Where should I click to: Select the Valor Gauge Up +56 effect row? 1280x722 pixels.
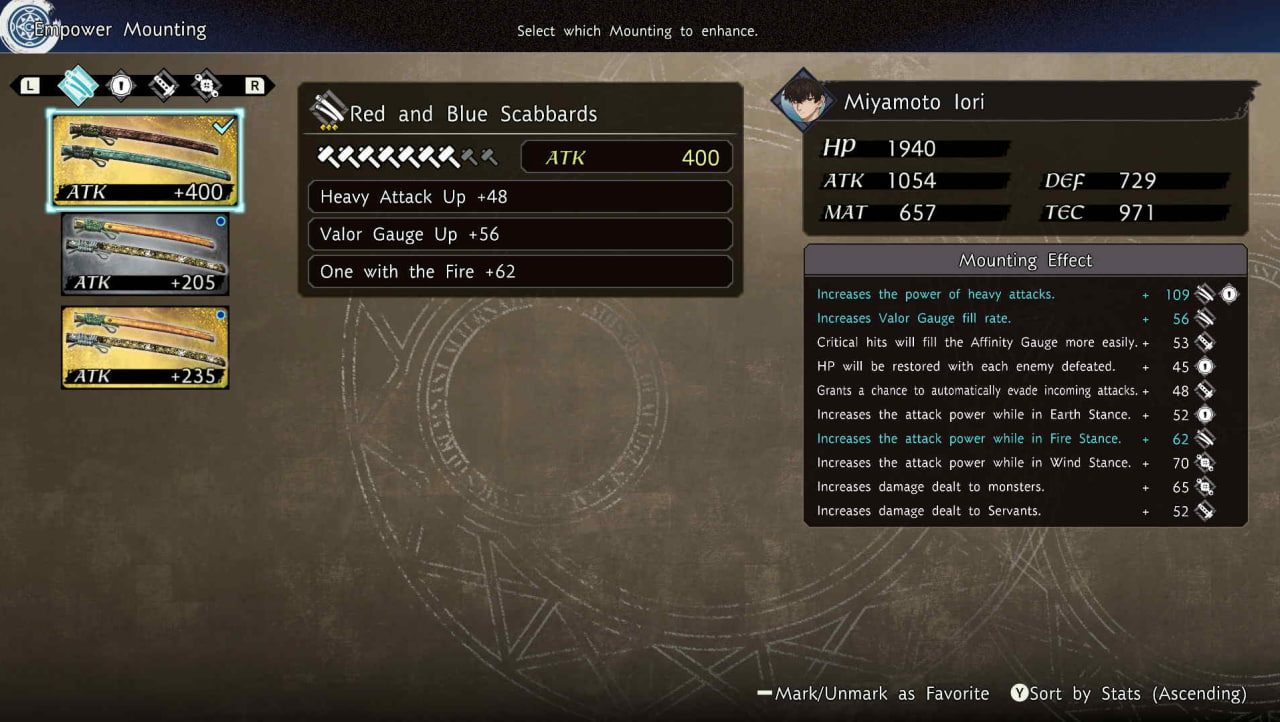tap(520, 234)
